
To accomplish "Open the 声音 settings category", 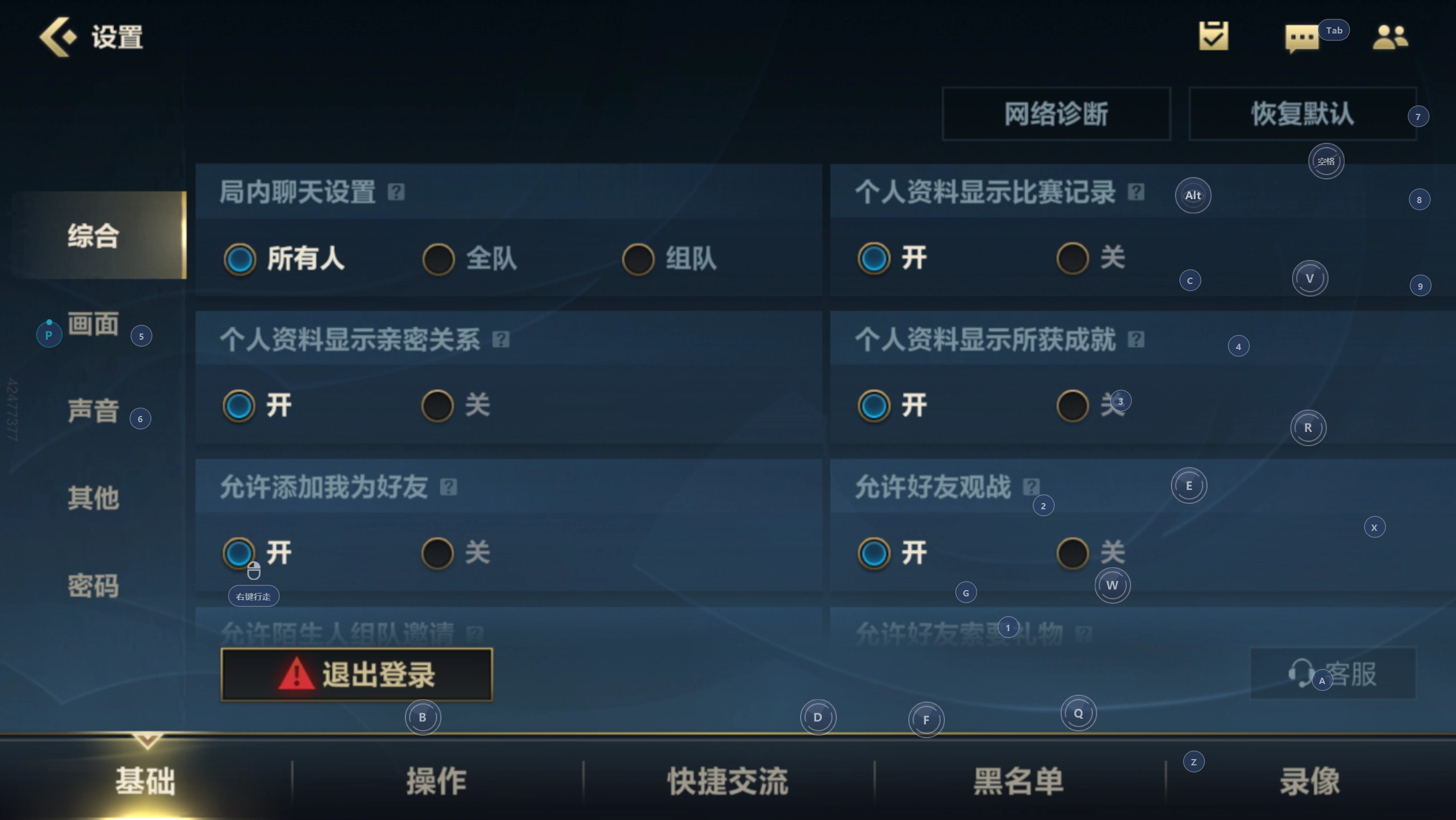I will click(x=93, y=411).
